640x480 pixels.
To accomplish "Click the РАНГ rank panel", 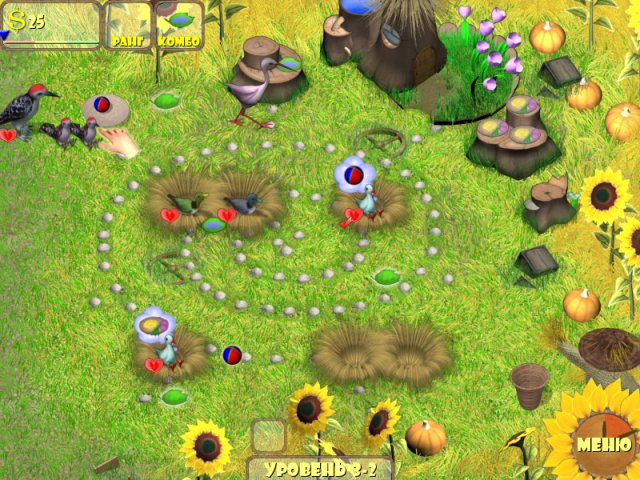I will coord(129,27).
